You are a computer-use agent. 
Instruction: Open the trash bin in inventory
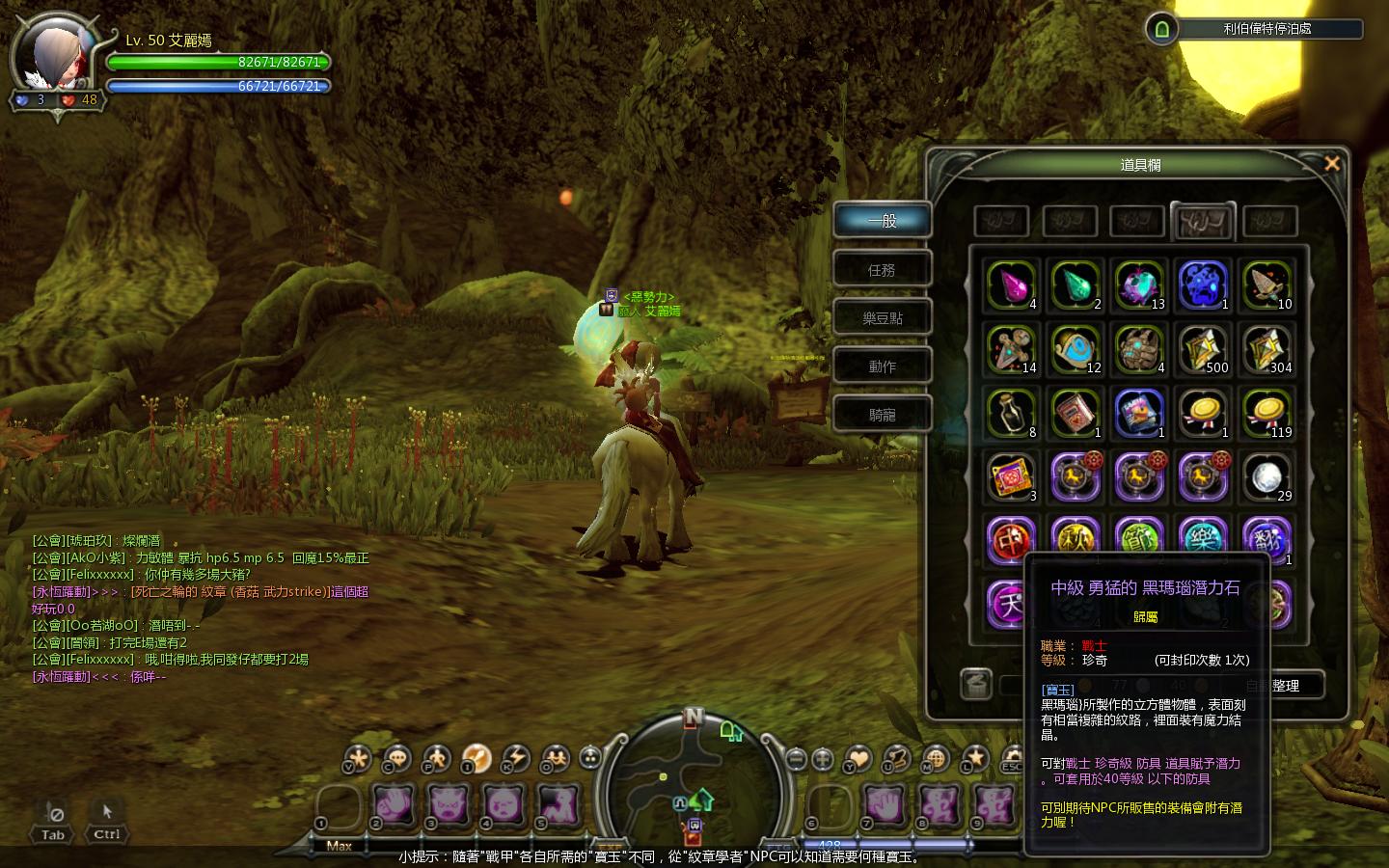pyautogui.click(x=977, y=684)
